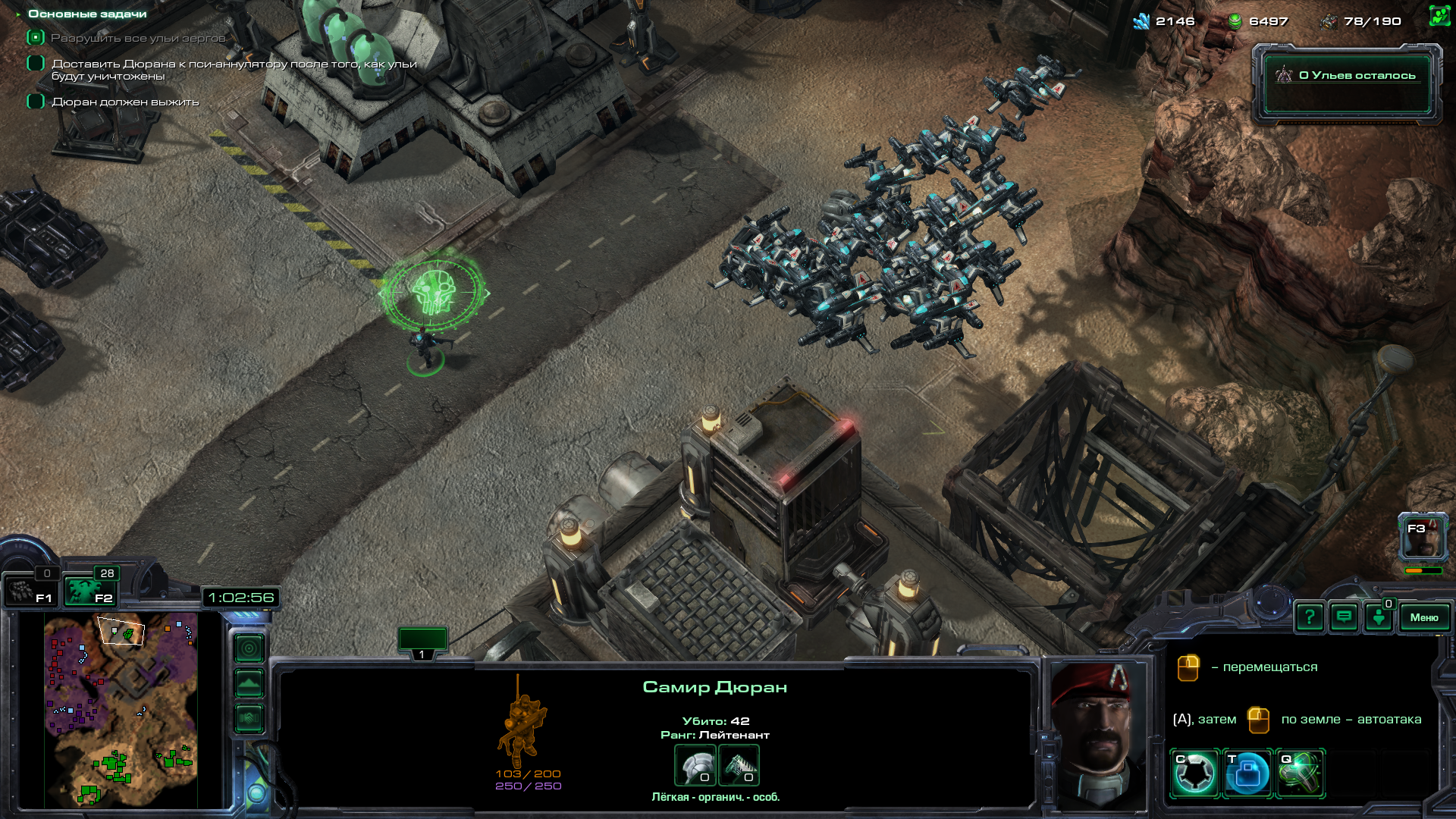
Task: Toggle the minimap terrain display button
Action: click(249, 683)
